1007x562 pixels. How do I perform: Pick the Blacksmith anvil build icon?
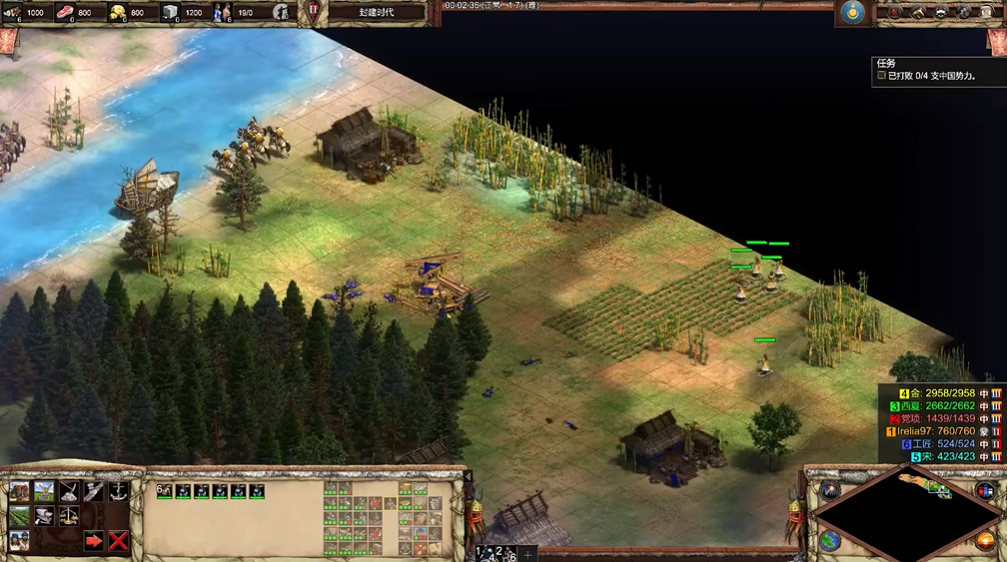coord(44,516)
